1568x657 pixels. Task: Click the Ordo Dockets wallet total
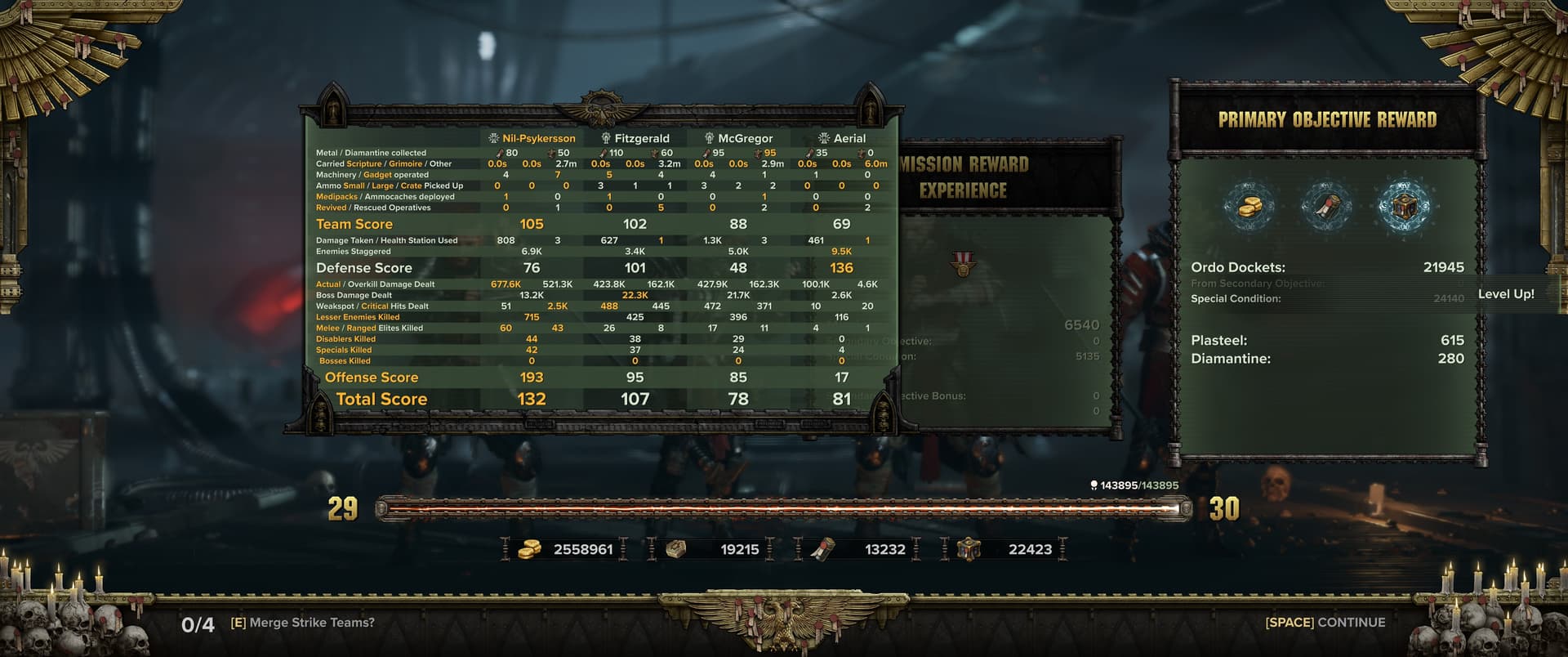(582, 549)
